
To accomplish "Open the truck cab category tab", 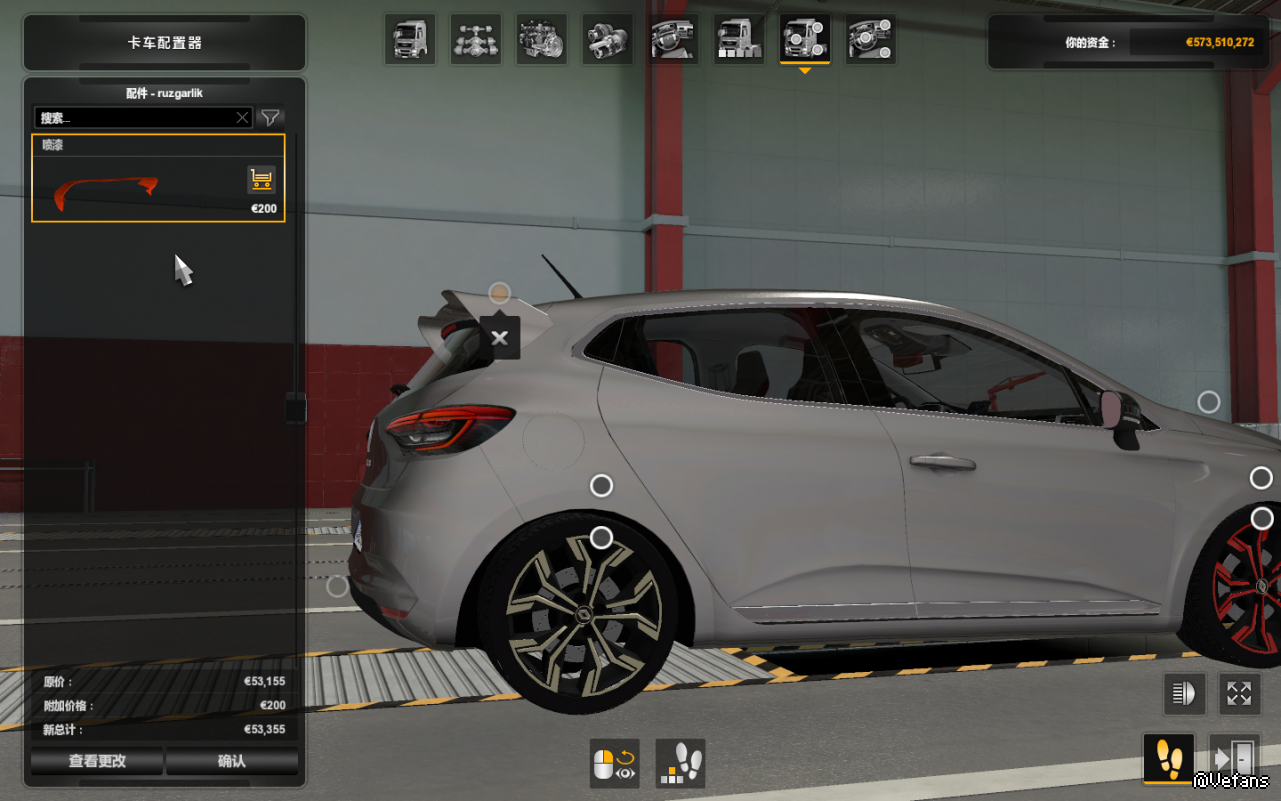I will pos(410,40).
